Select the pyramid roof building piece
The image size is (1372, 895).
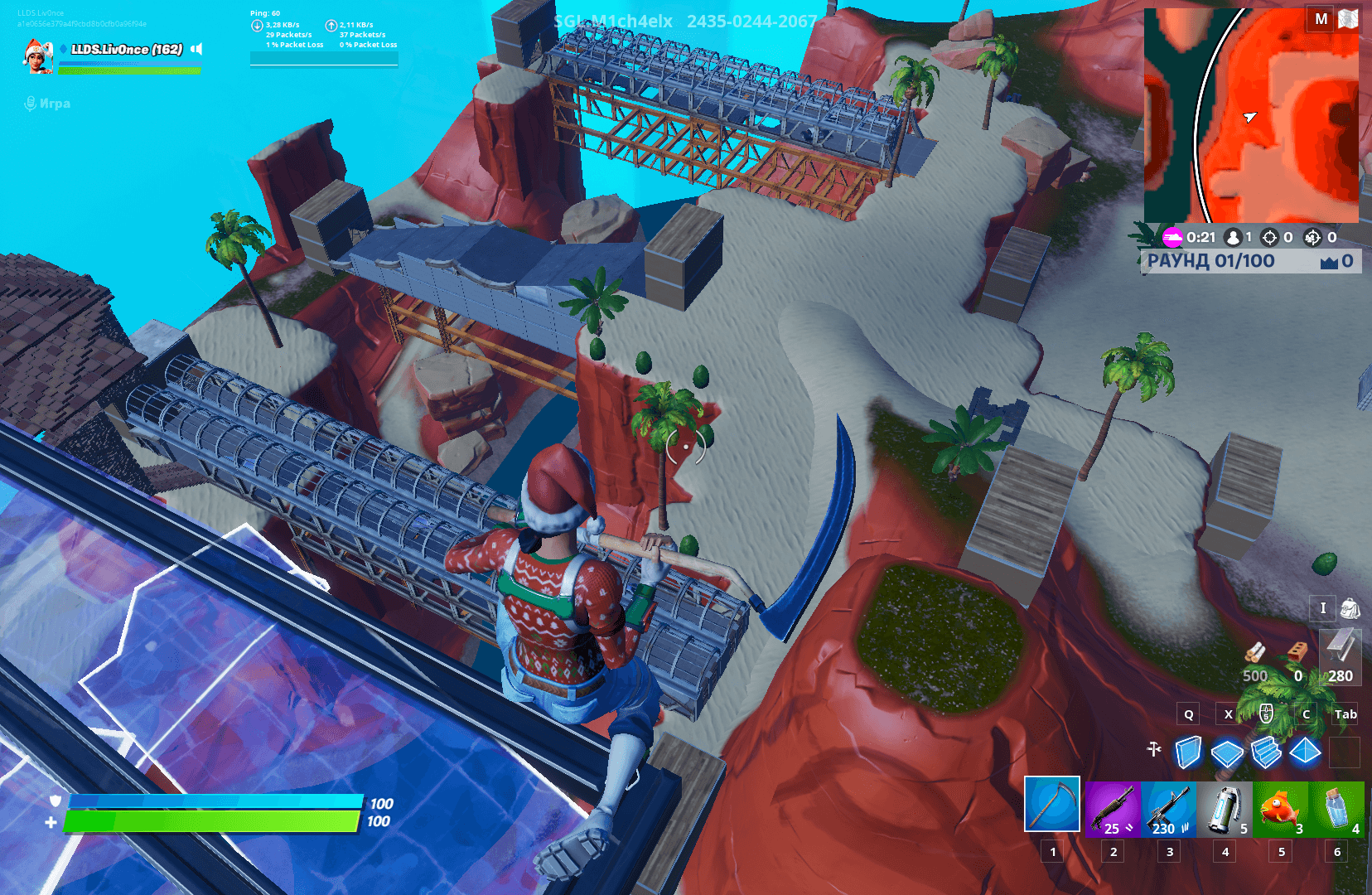coord(1305,752)
